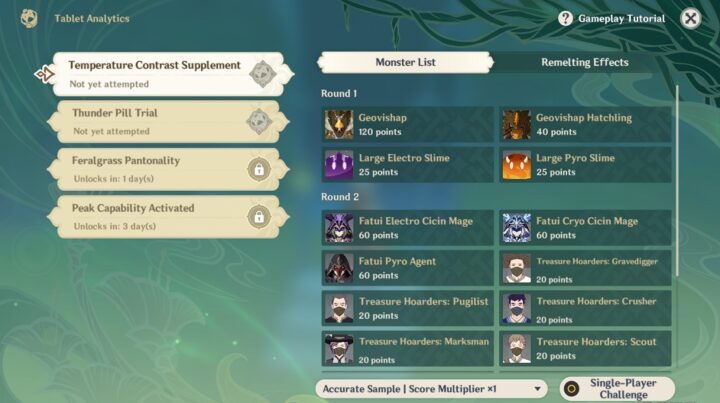Click the Large Pyro Slime row
720x403 pixels.
click(x=586, y=164)
